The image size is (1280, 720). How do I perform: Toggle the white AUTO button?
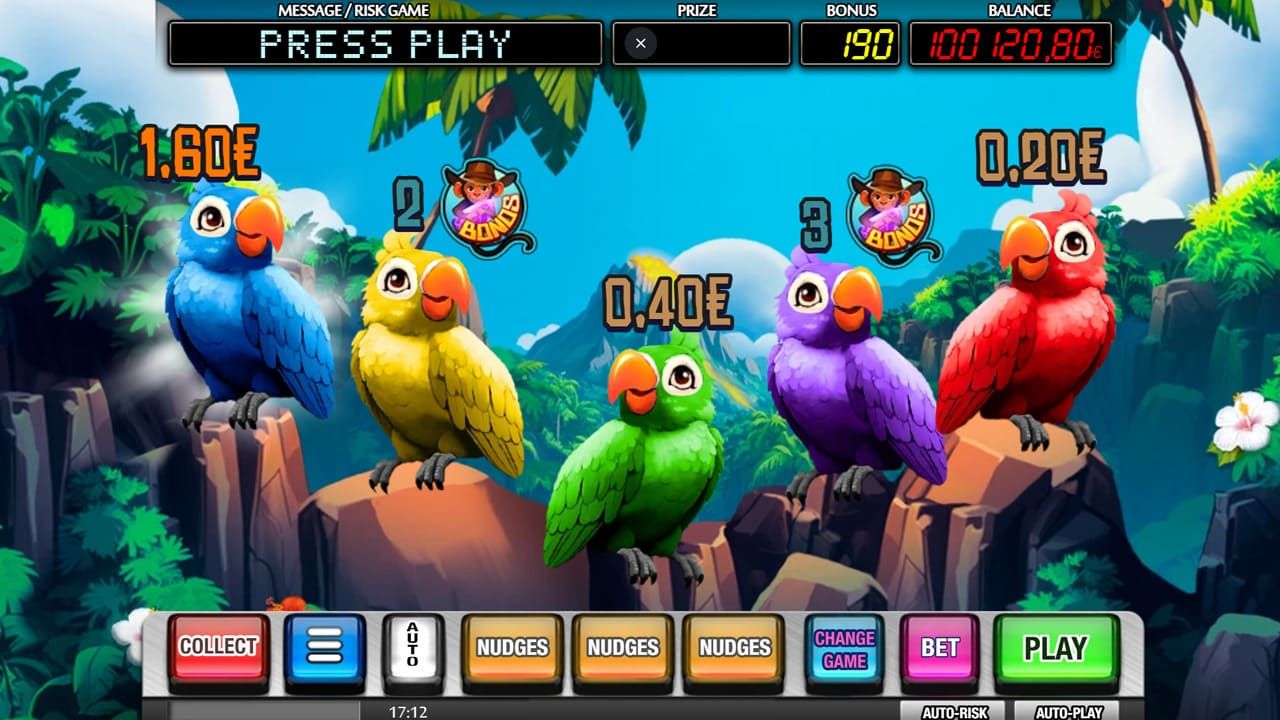[x=412, y=648]
